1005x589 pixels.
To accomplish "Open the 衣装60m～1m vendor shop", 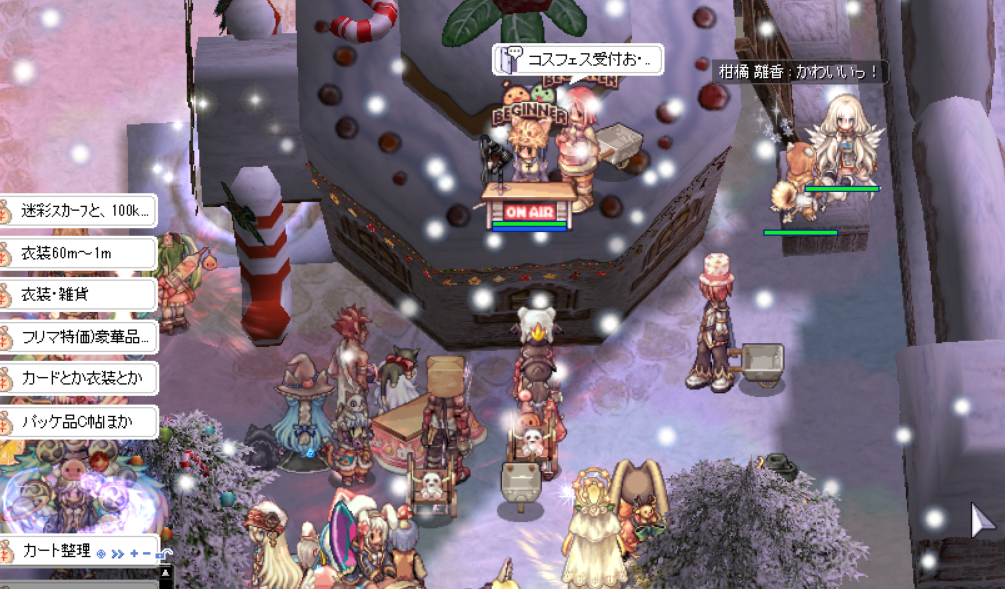I will pyautogui.click(x=78, y=253).
